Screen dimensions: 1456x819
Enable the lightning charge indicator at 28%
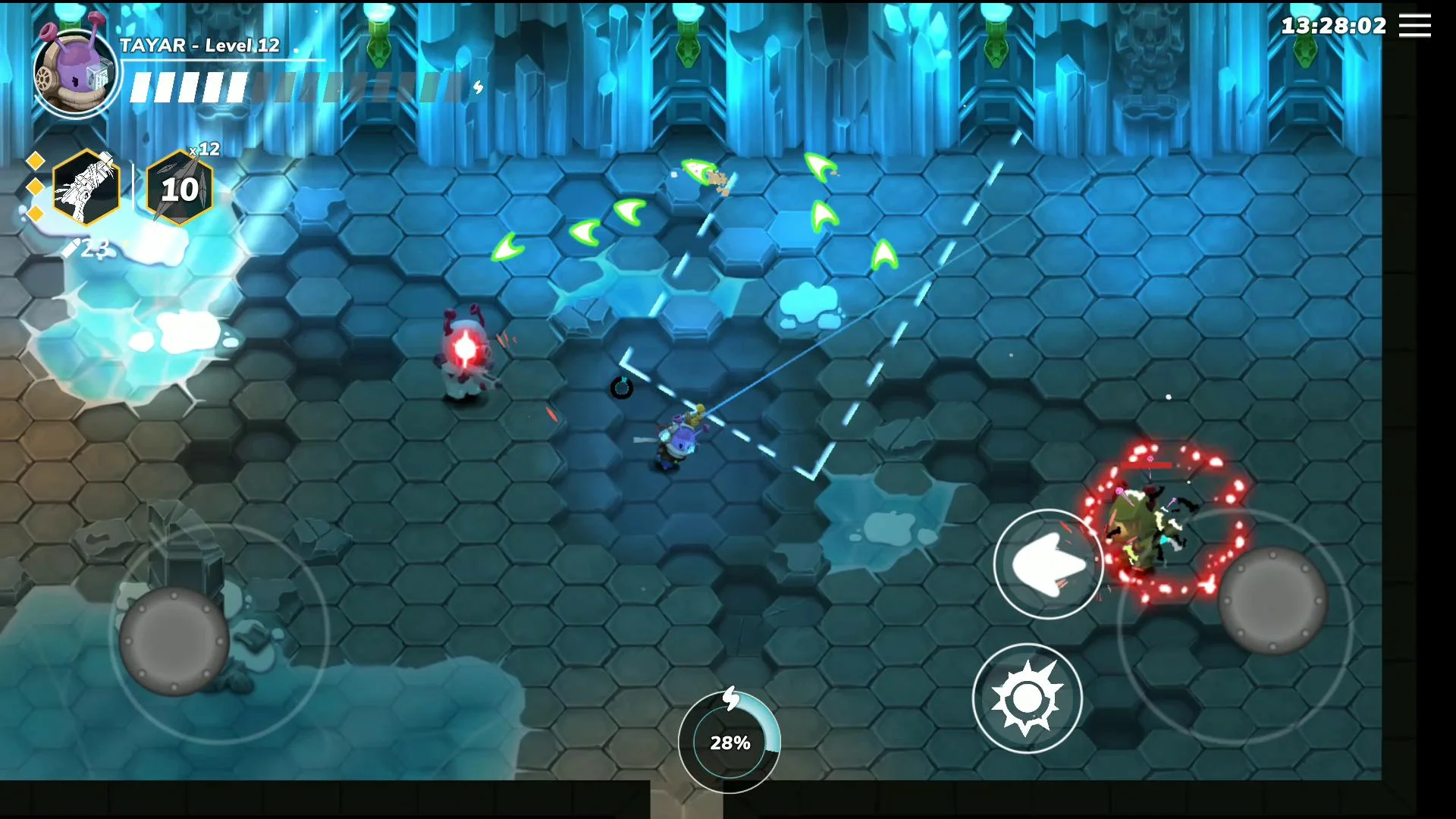pos(730,743)
